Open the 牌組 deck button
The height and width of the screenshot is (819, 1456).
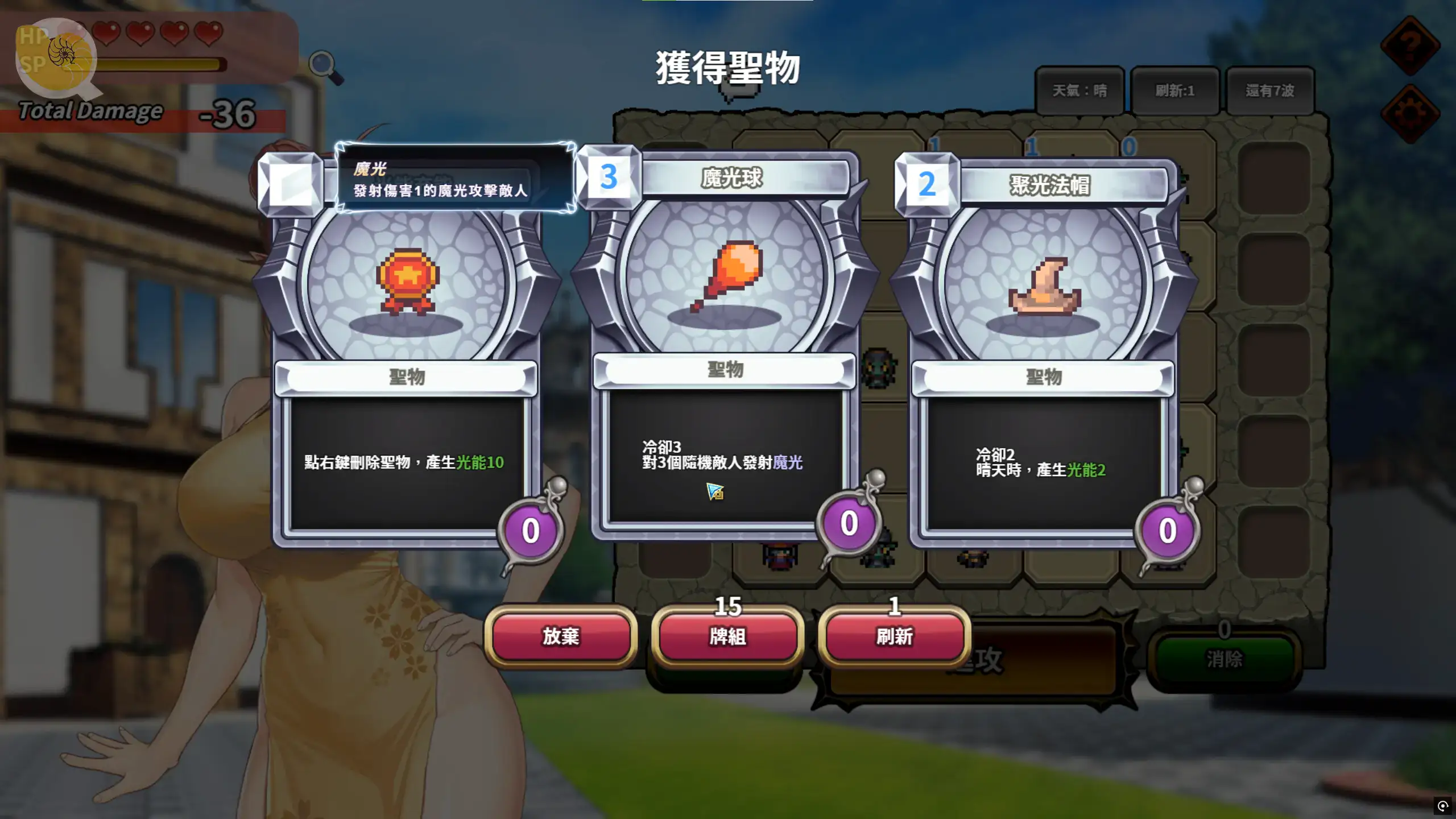[x=727, y=636]
